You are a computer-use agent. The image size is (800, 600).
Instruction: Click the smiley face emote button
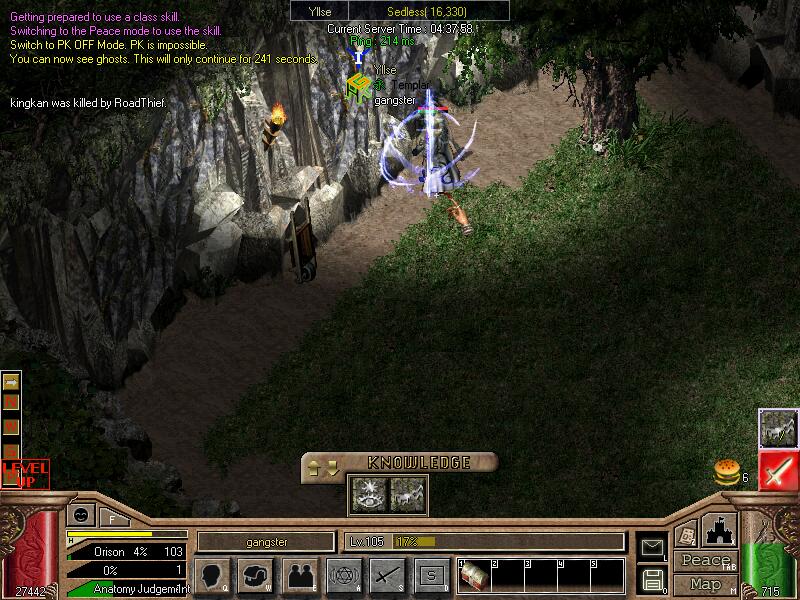tap(80, 516)
